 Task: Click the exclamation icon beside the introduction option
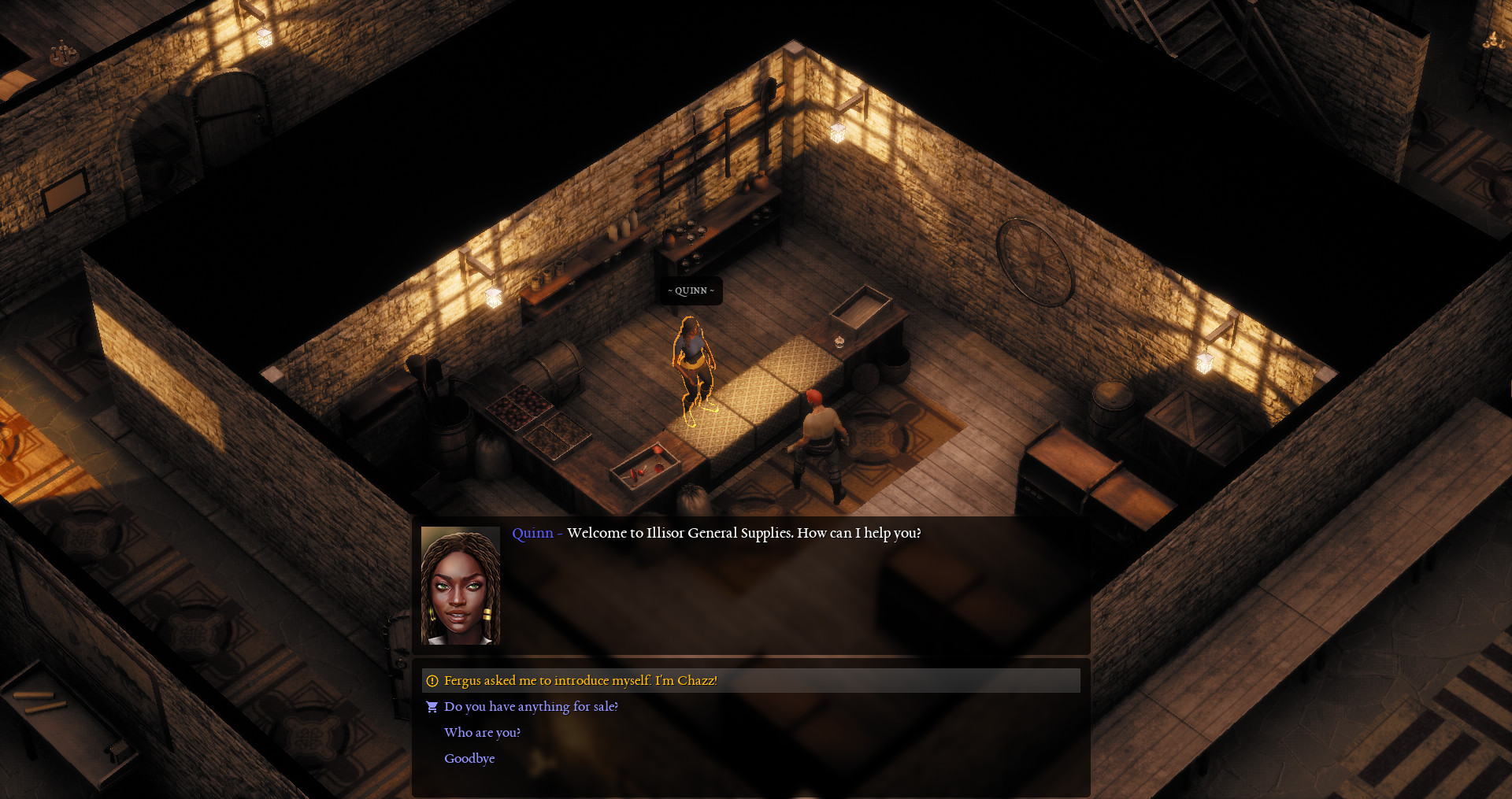(432, 680)
